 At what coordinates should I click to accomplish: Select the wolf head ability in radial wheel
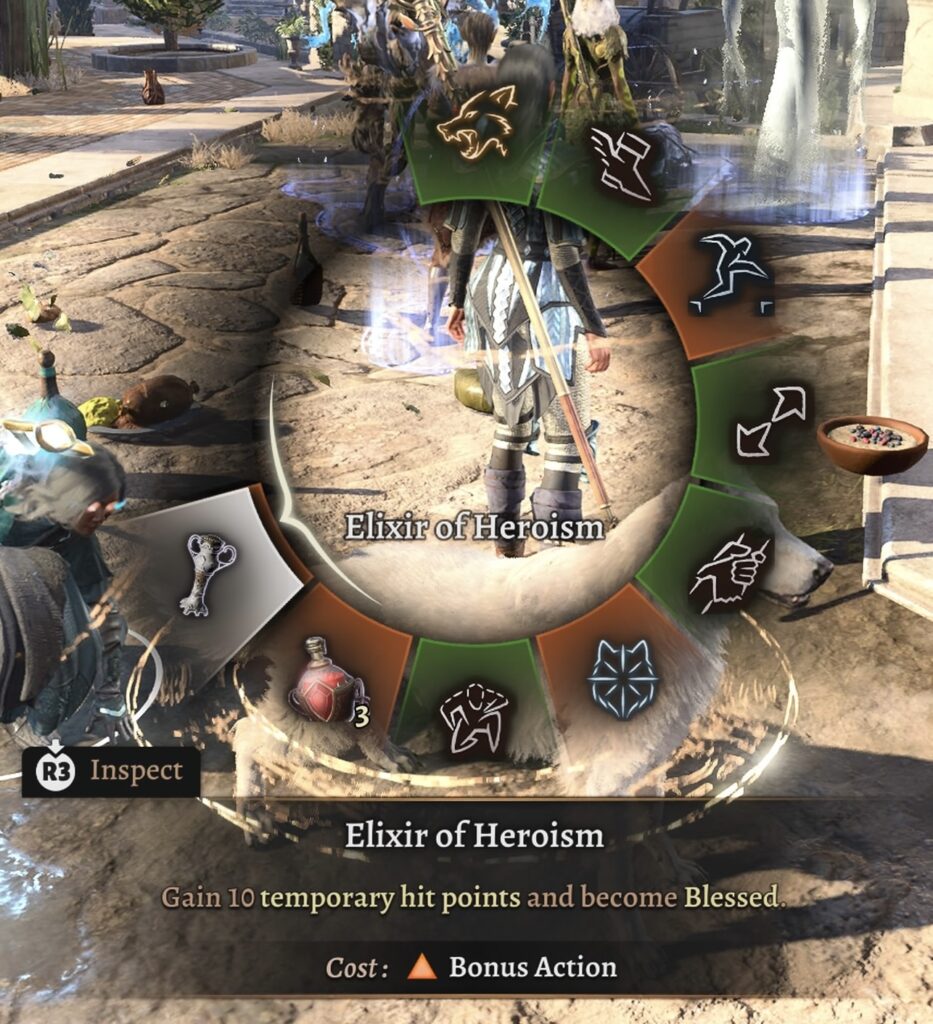476,124
